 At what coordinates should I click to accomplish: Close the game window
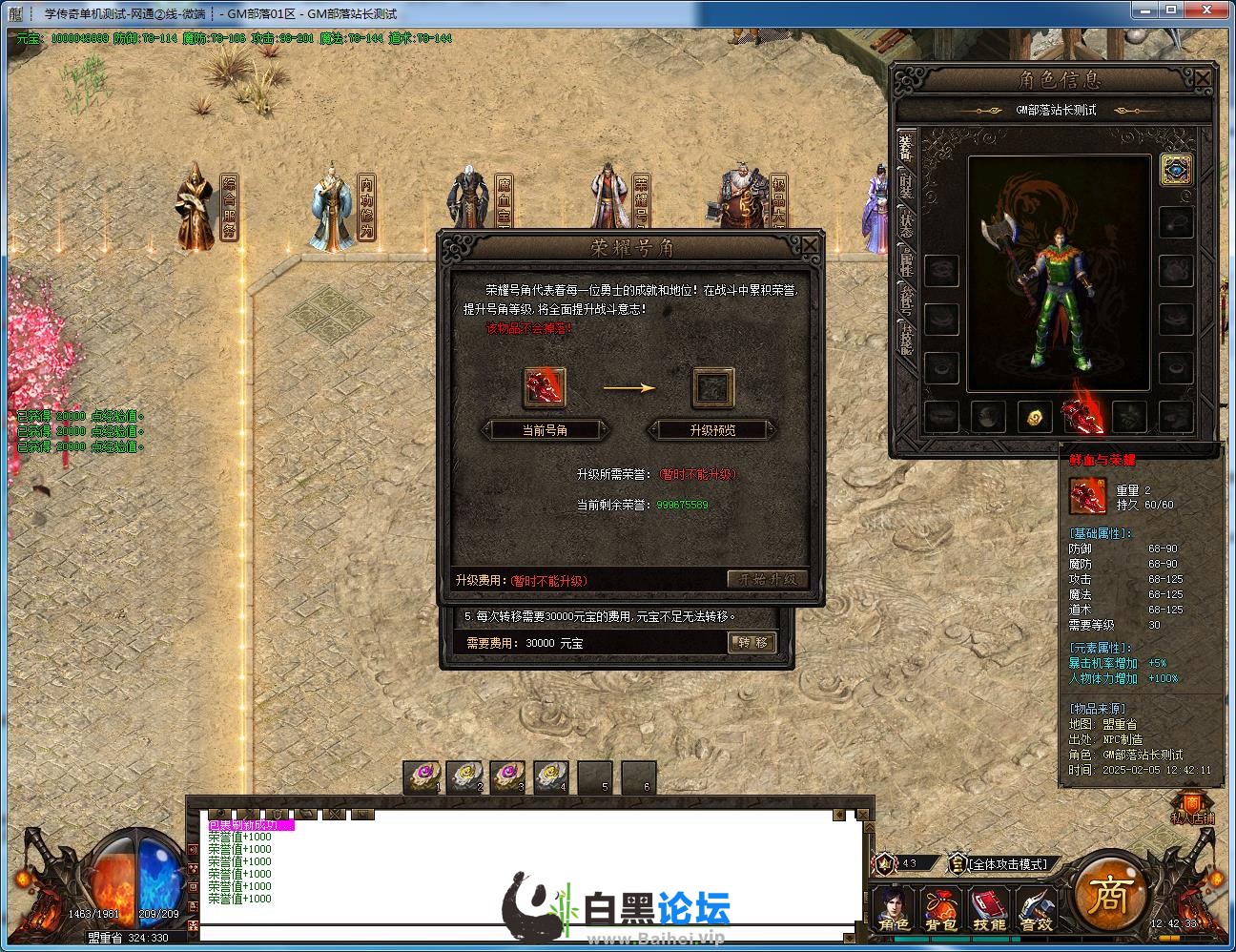tap(1213, 10)
